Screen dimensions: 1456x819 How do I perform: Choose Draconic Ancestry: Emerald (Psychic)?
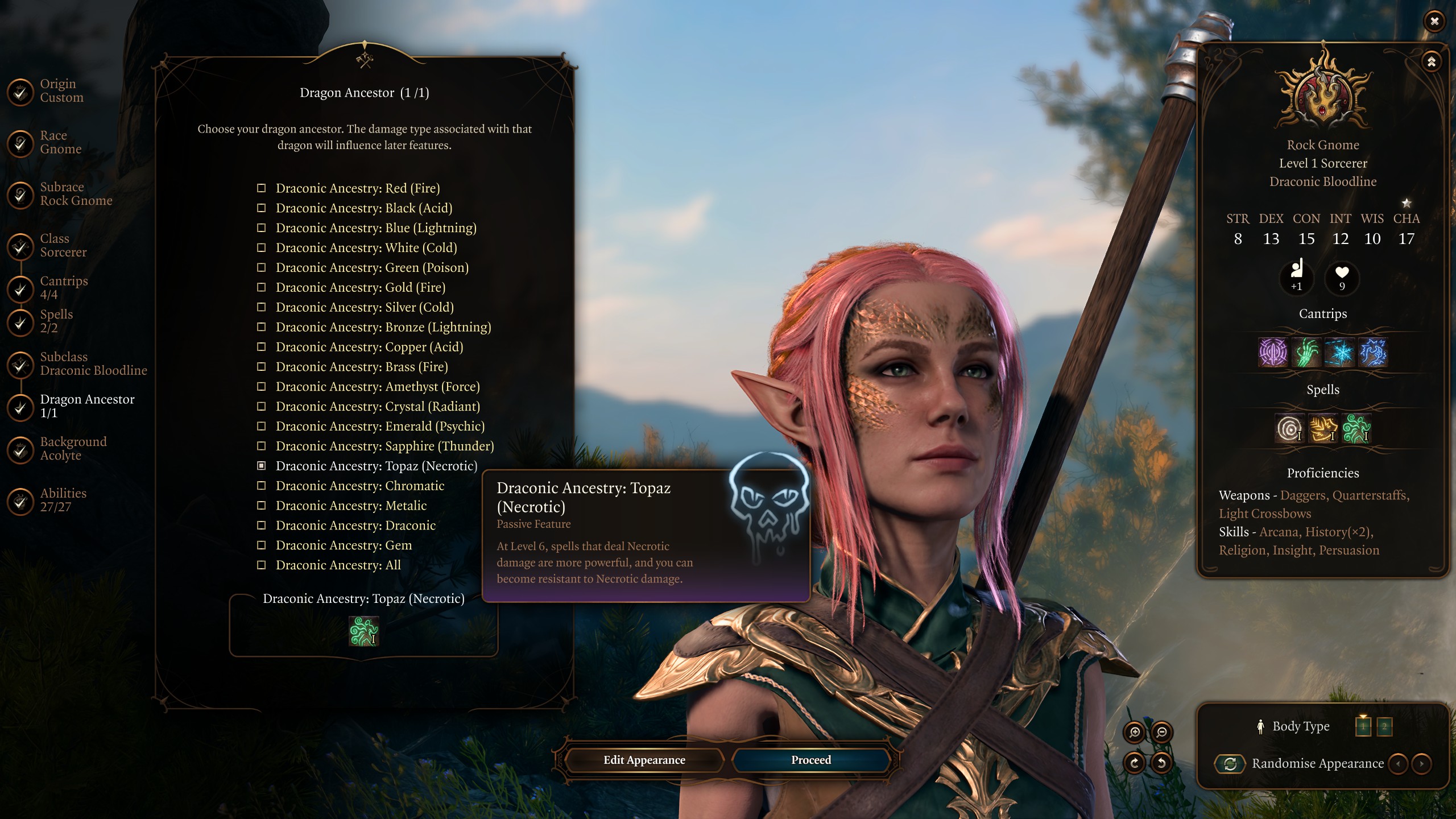point(379,427)
